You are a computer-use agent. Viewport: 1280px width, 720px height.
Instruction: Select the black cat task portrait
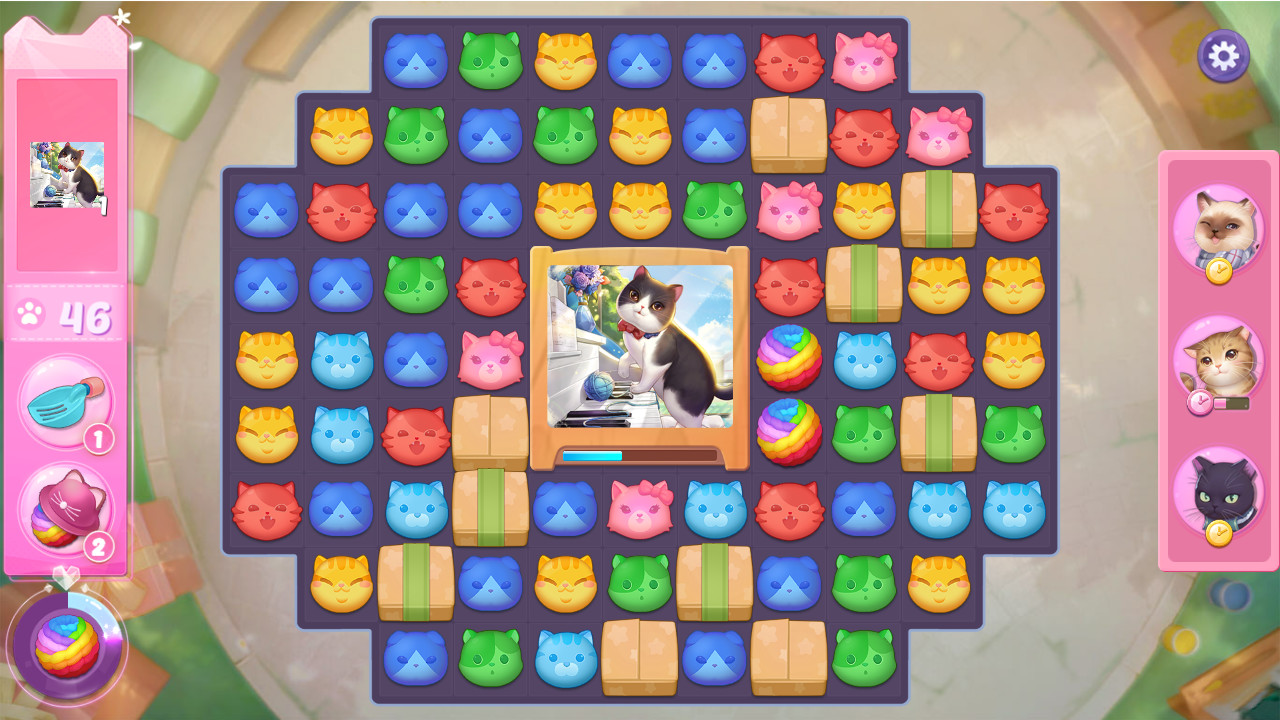[1222, 491]
